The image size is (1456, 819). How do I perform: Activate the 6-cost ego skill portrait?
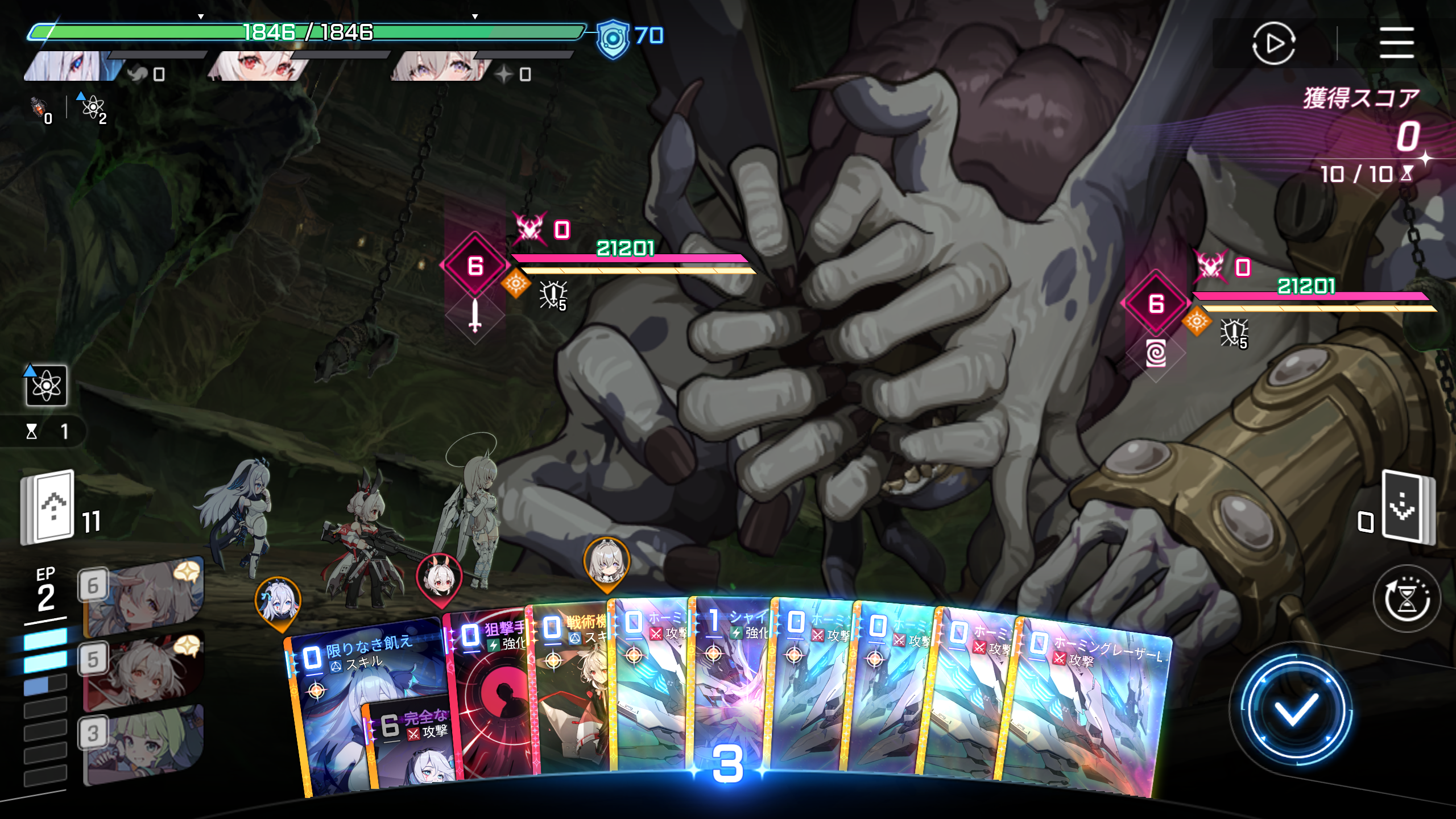click(142, 597)
